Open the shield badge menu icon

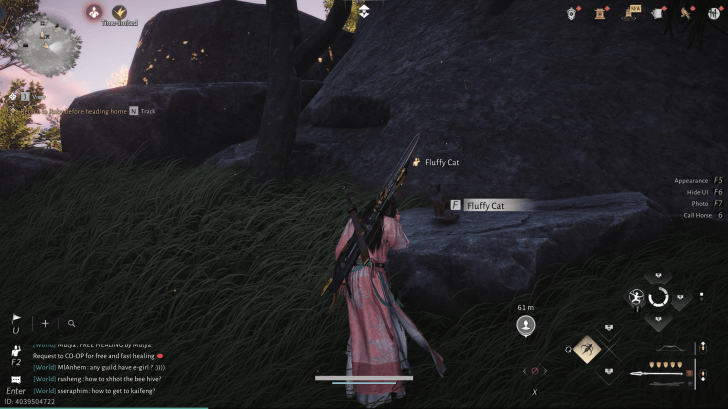(573, 13)
